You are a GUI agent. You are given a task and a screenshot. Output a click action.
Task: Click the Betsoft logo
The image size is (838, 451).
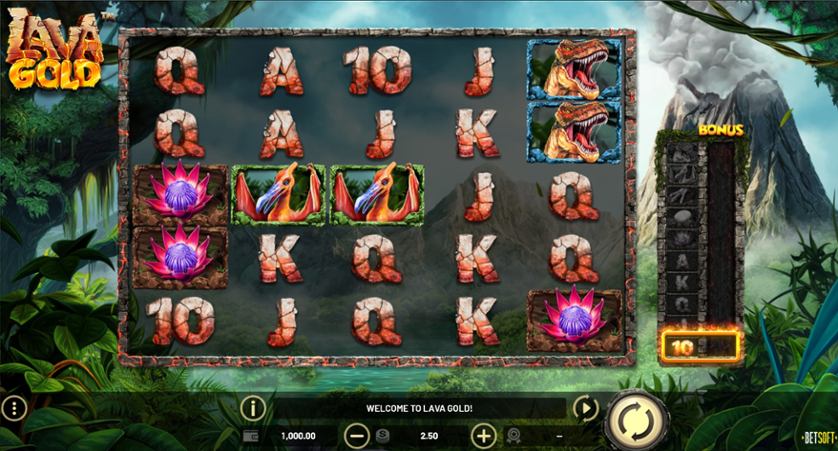point(817,437)
